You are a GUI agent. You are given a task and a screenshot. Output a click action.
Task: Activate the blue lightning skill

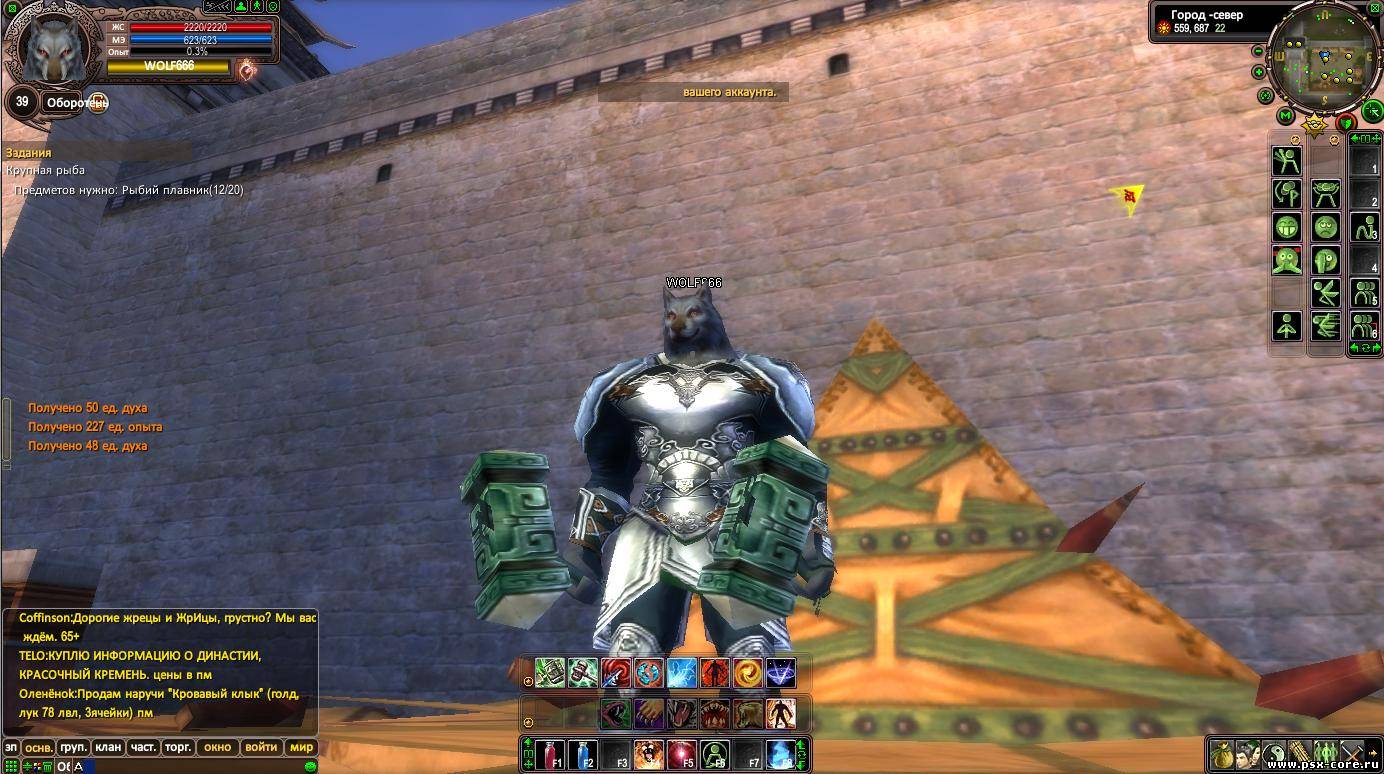click(x=681, y=673)
